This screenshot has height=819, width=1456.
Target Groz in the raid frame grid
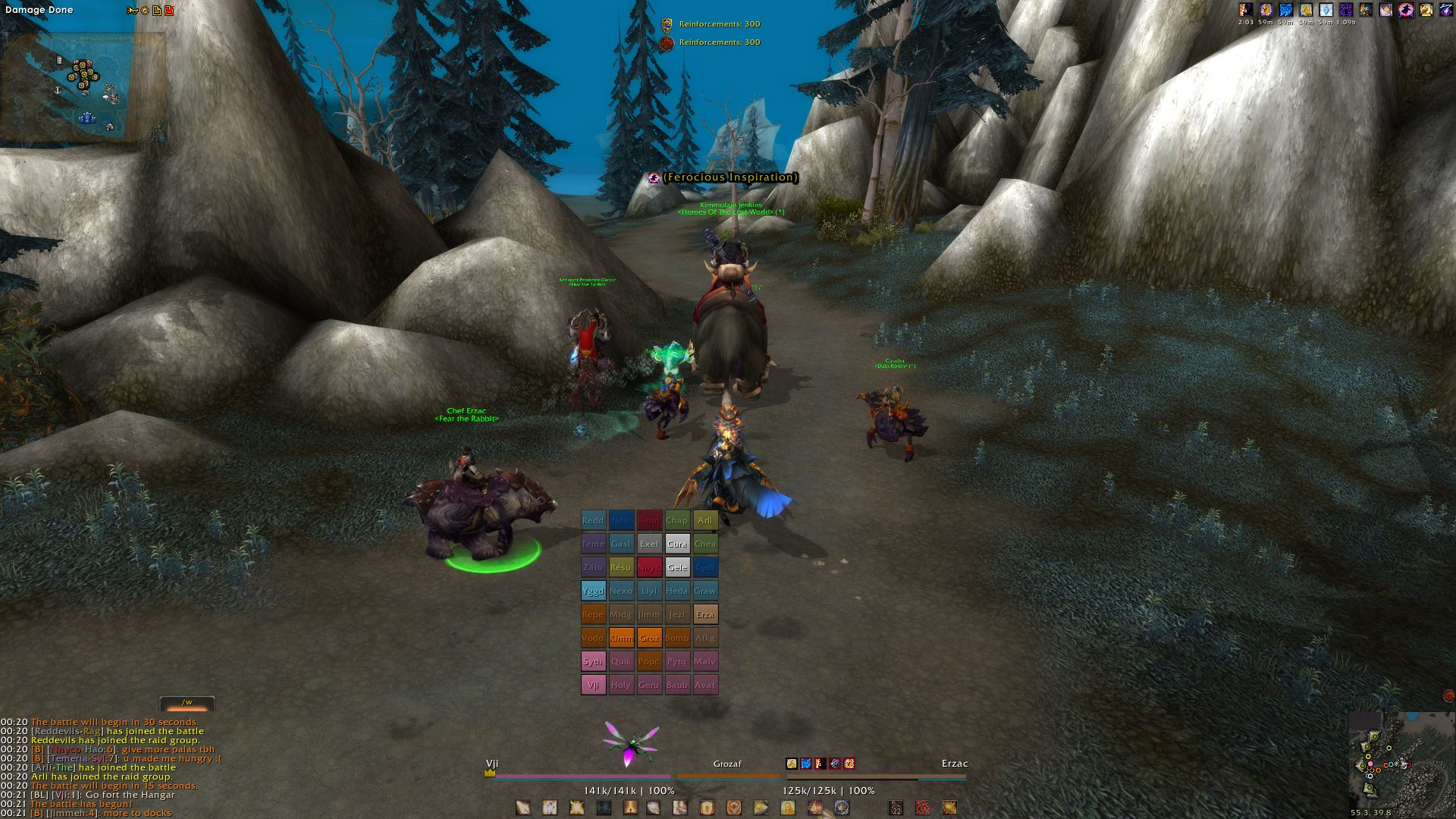pos(649,638)
